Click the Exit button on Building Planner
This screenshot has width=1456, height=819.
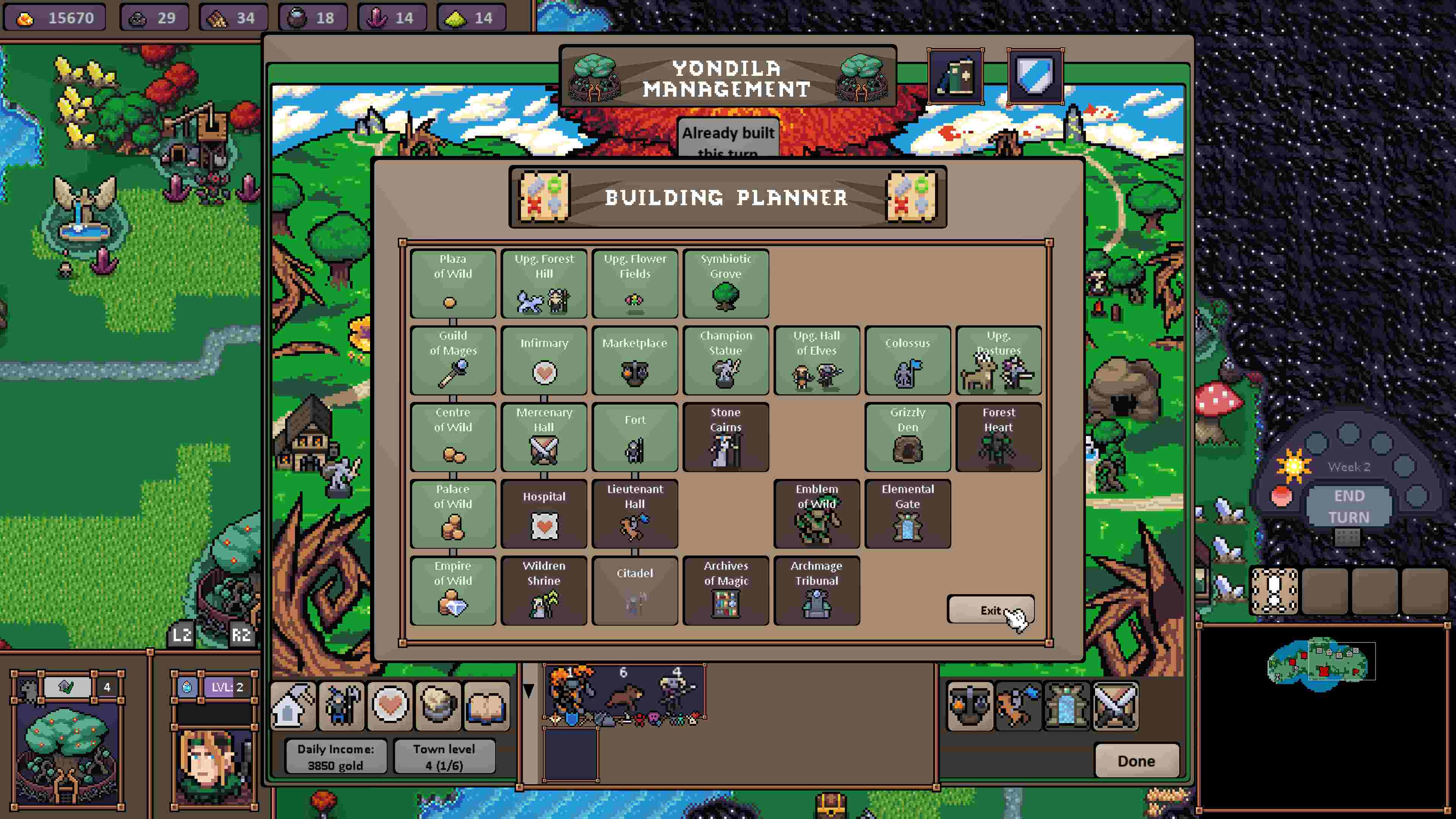[x=992, y=610]
